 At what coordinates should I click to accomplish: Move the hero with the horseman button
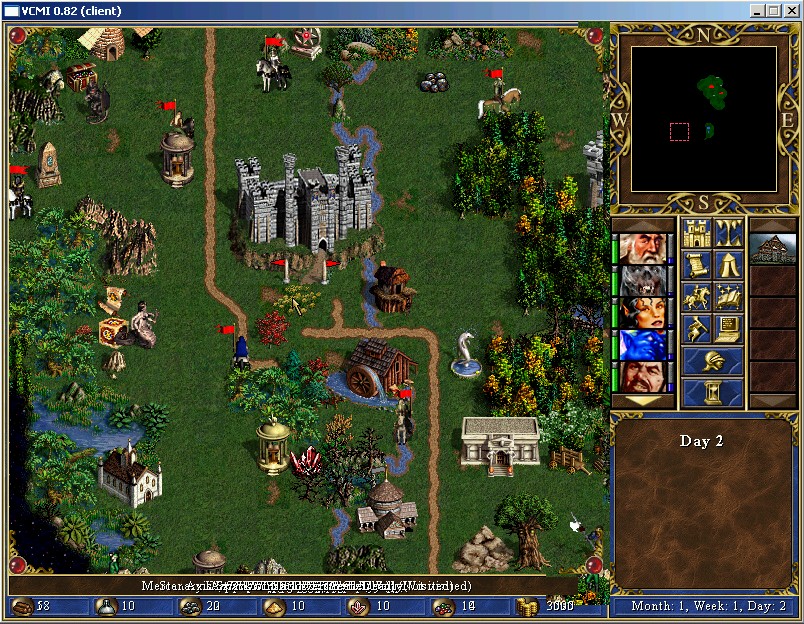click(x=696, y=298)
